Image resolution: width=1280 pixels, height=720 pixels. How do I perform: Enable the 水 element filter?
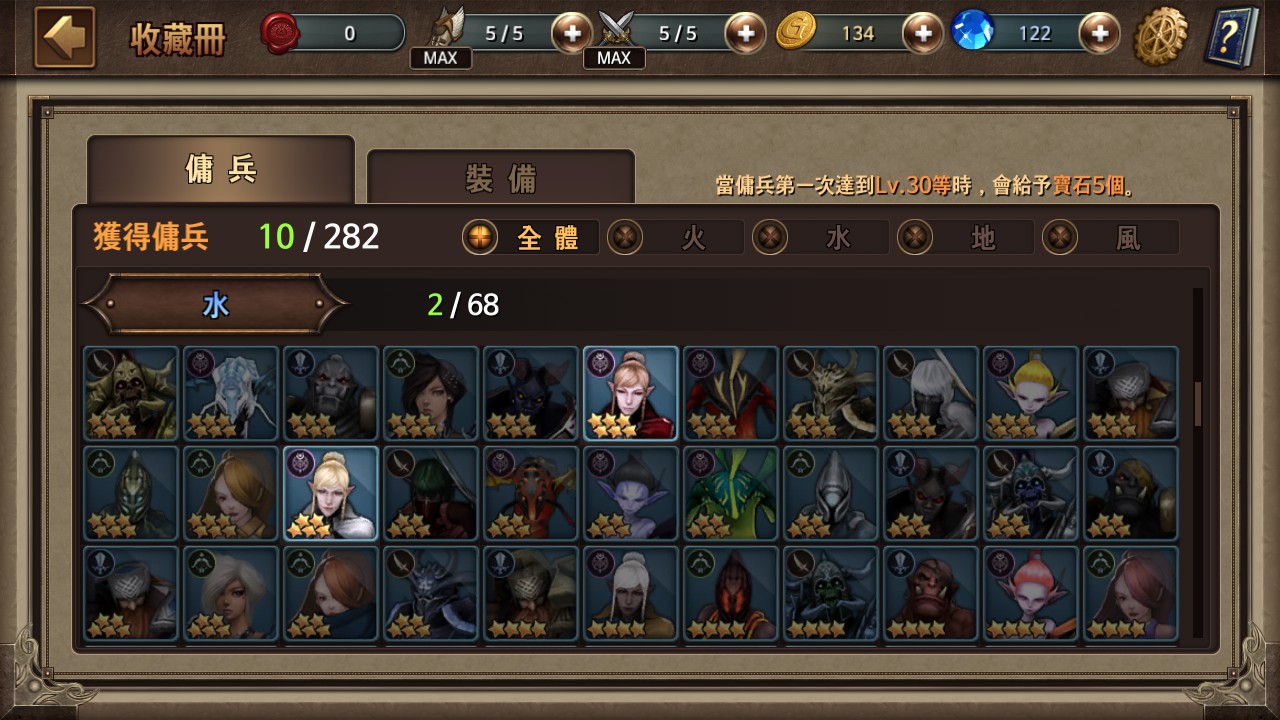click(820, 237)
